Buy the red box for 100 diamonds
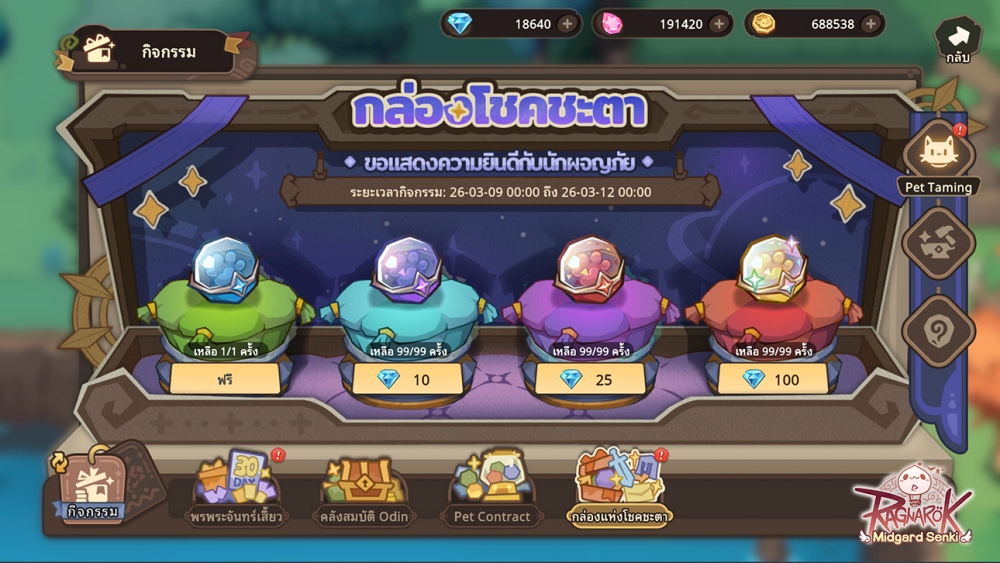The image size is (1000, 563). [771, 379]
